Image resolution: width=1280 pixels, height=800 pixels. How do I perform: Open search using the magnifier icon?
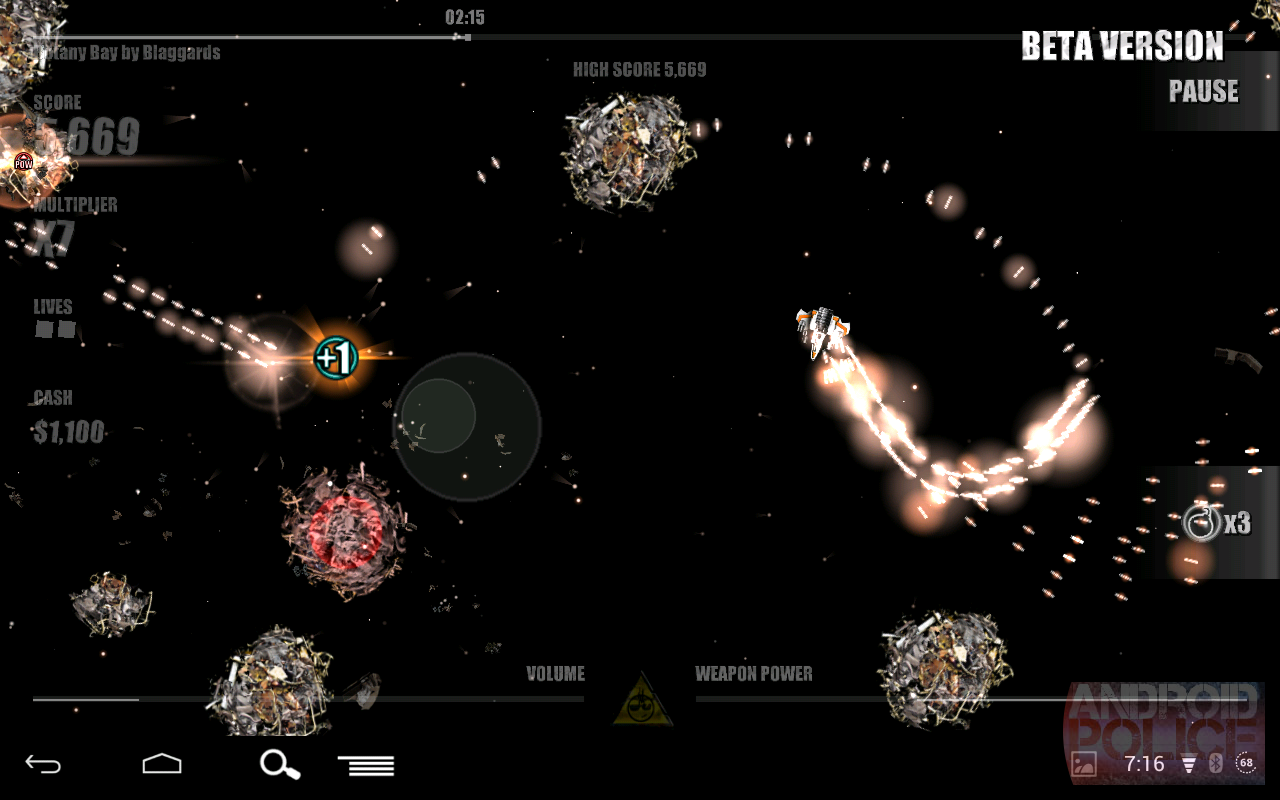[279, 764]
